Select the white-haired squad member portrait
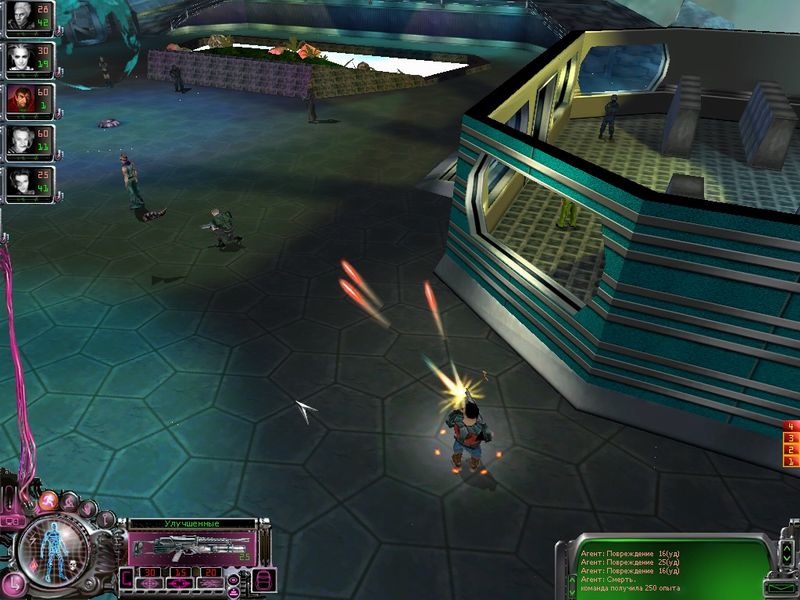This screenshot has width=800, height=600. (x=20, y=56)
